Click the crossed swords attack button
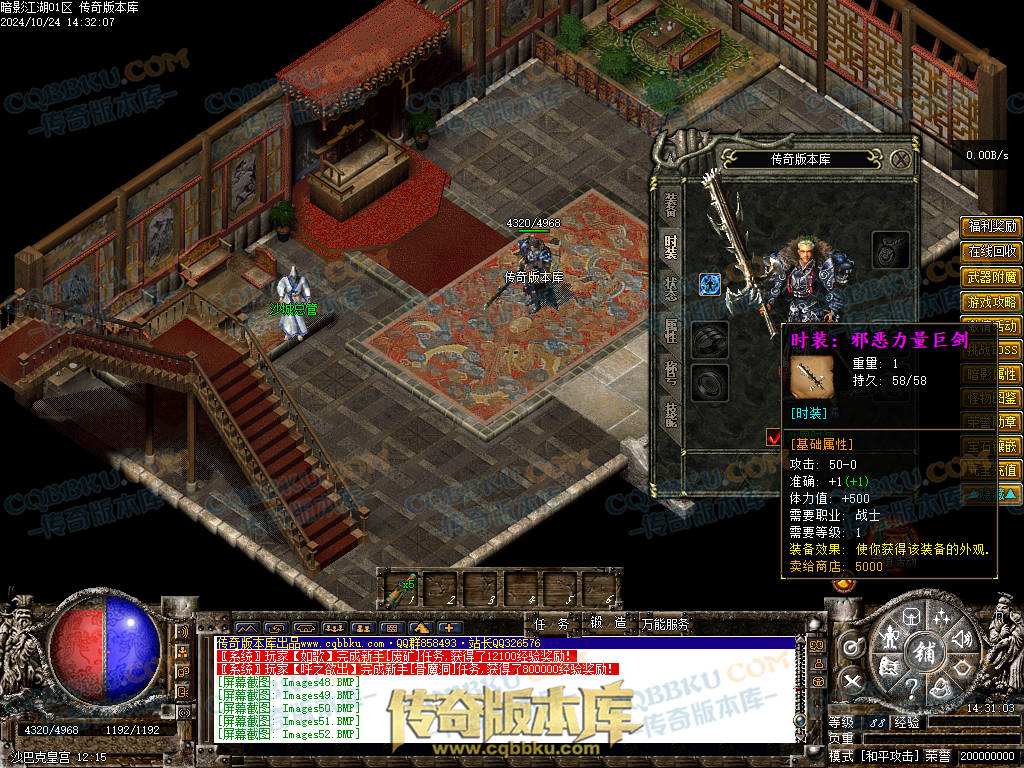 (852, 683)
